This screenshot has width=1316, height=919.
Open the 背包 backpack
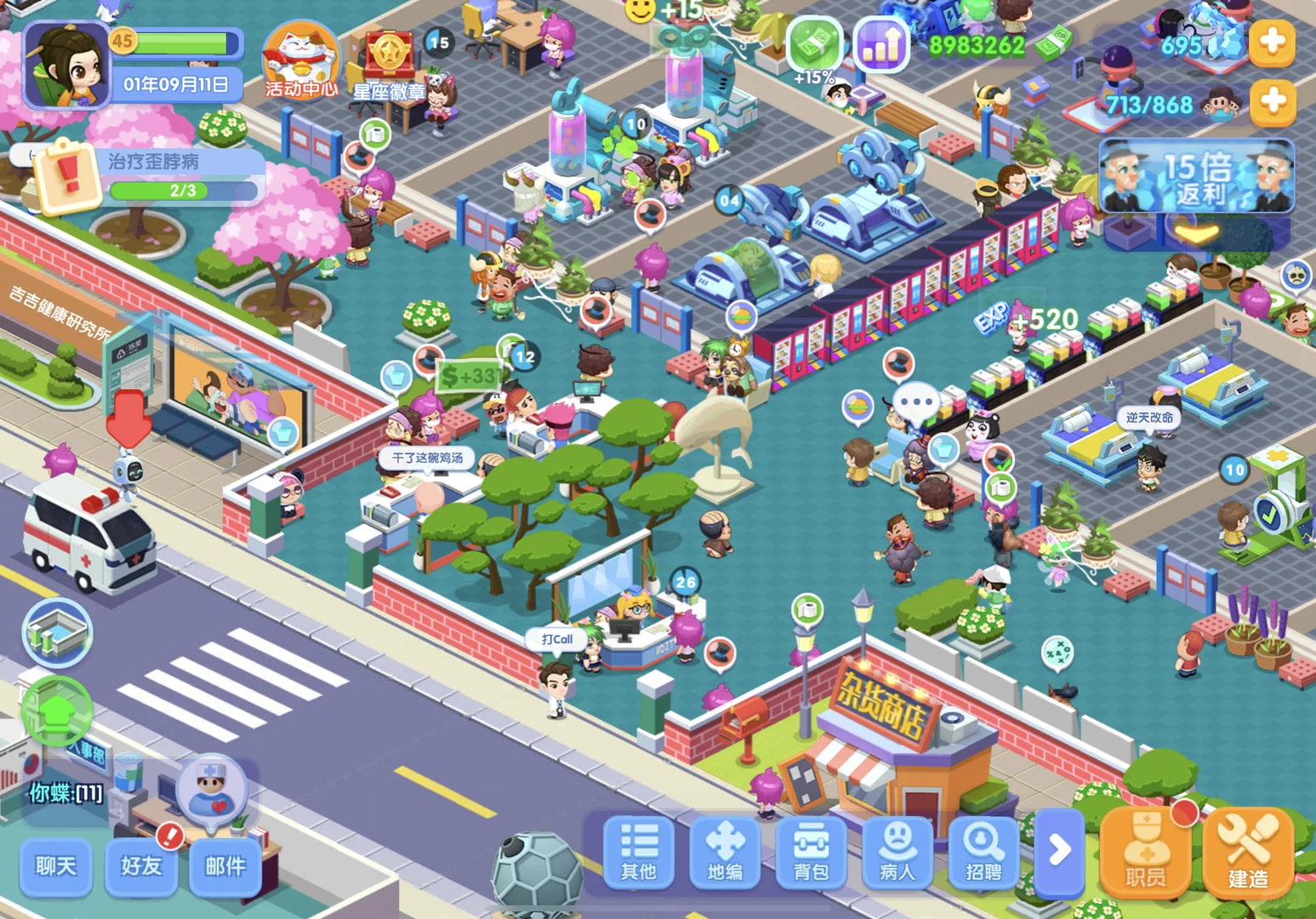(x=812, y=851)
